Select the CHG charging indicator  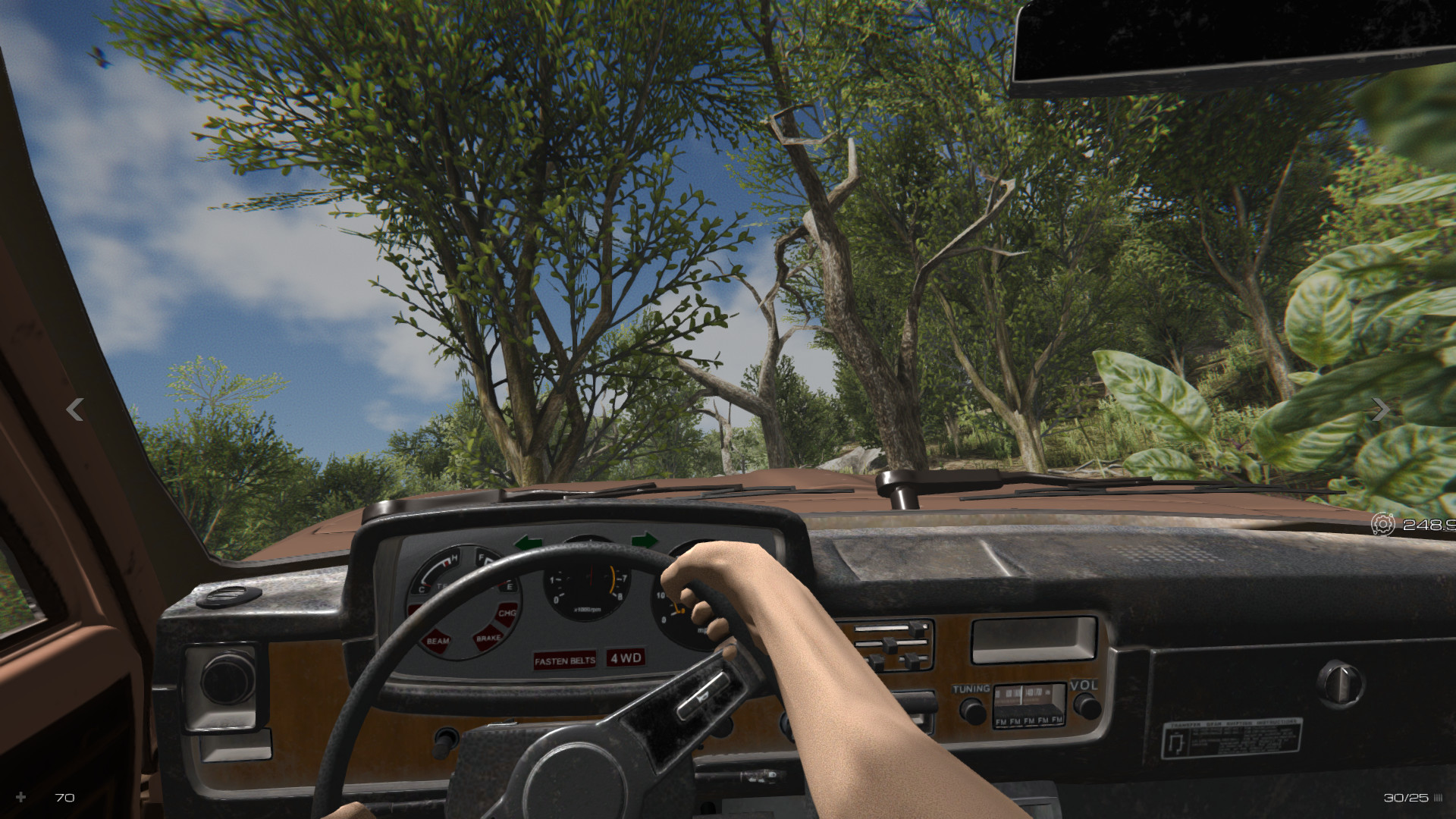click(x=506, y=613)
